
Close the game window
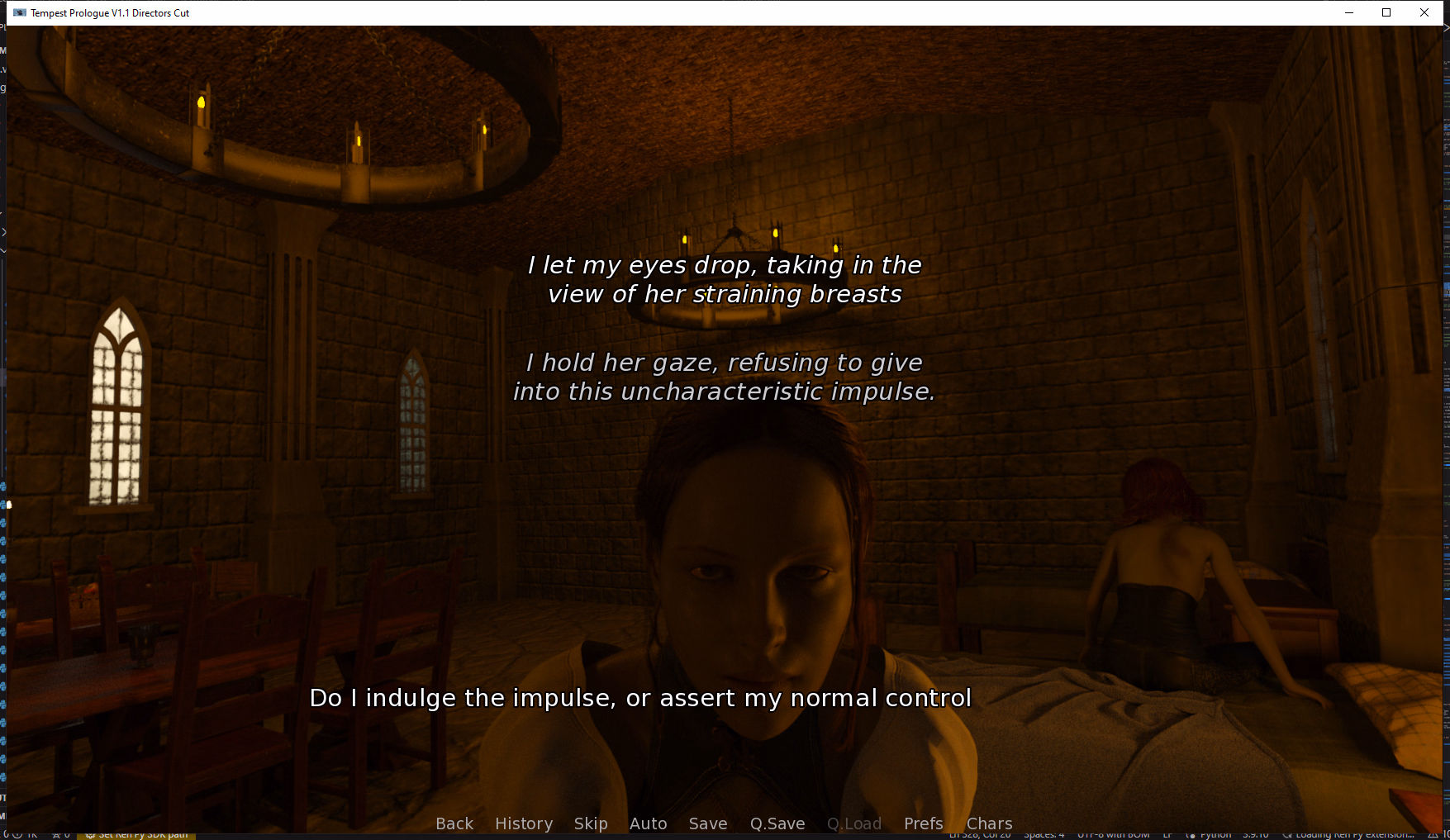point(1424,12)
